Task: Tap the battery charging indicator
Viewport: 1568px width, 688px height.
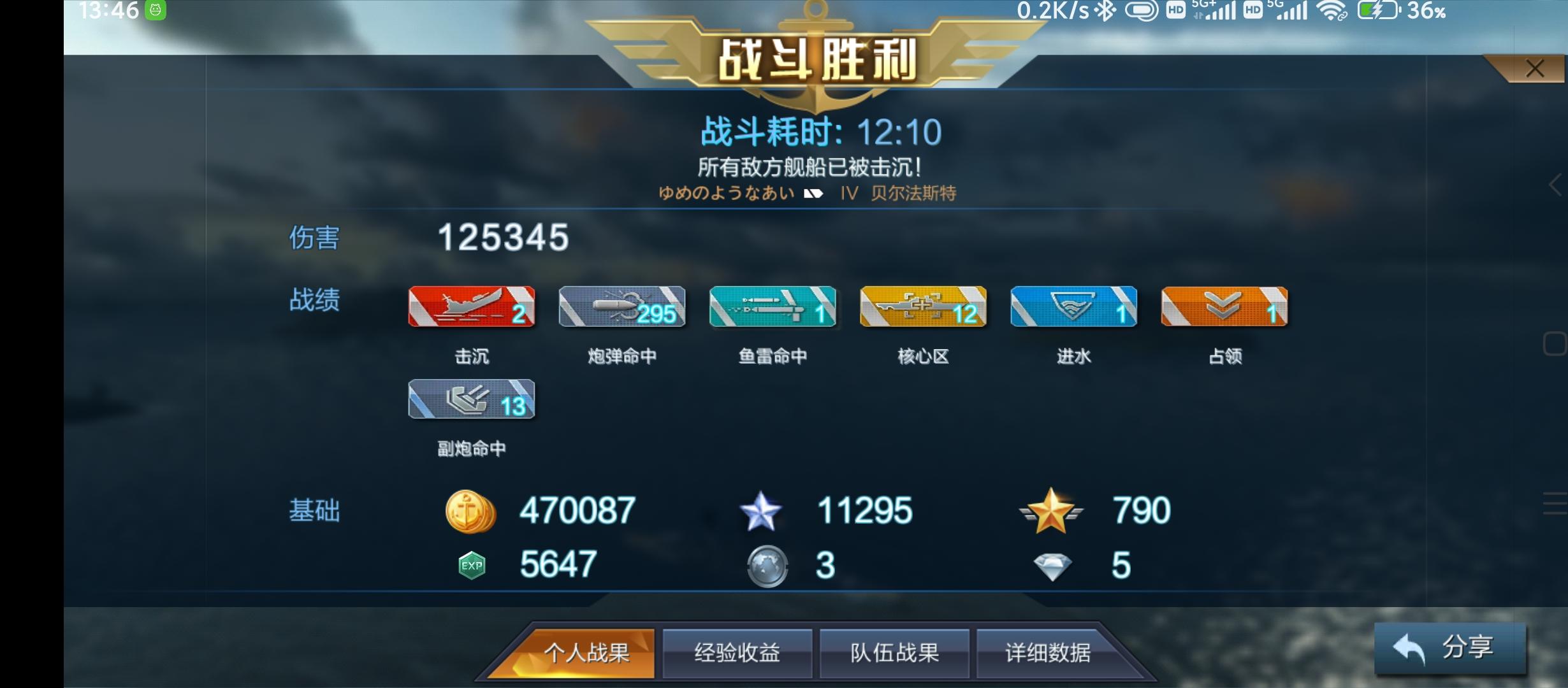Action: (1377, 11)
